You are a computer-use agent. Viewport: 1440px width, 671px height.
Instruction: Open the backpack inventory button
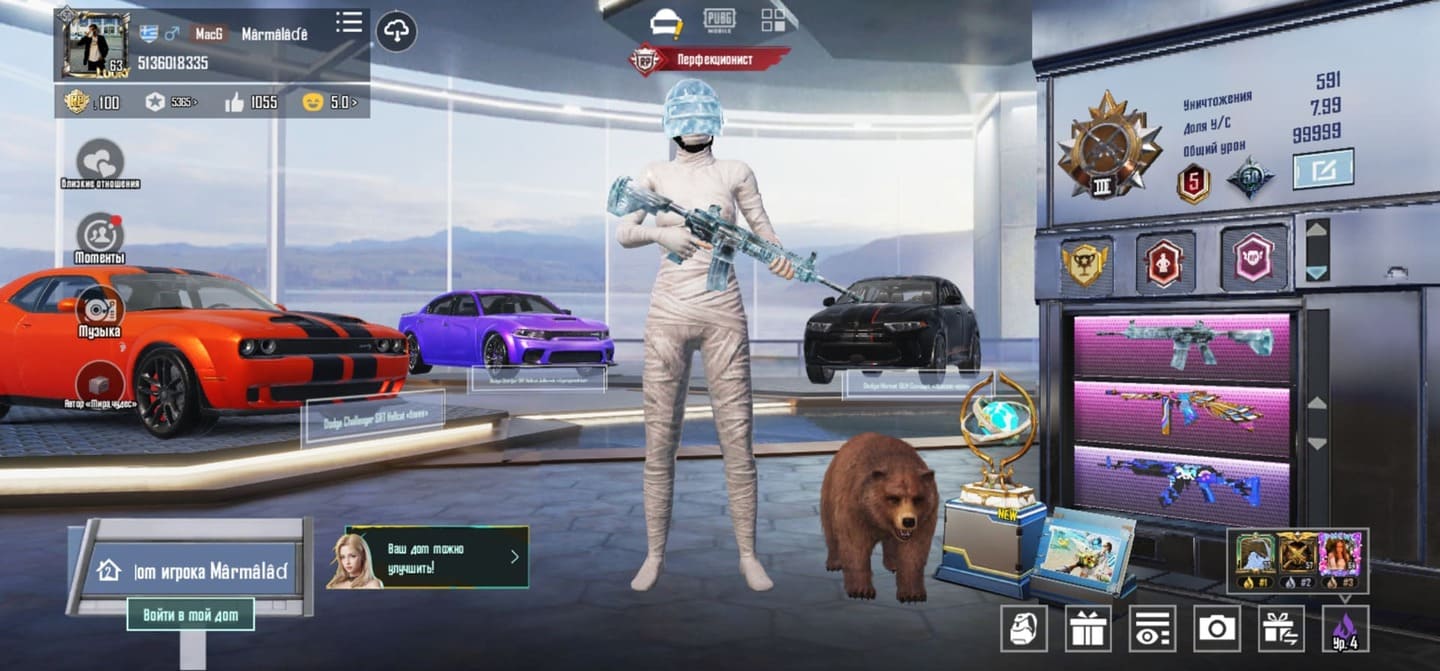[1024, 628]
